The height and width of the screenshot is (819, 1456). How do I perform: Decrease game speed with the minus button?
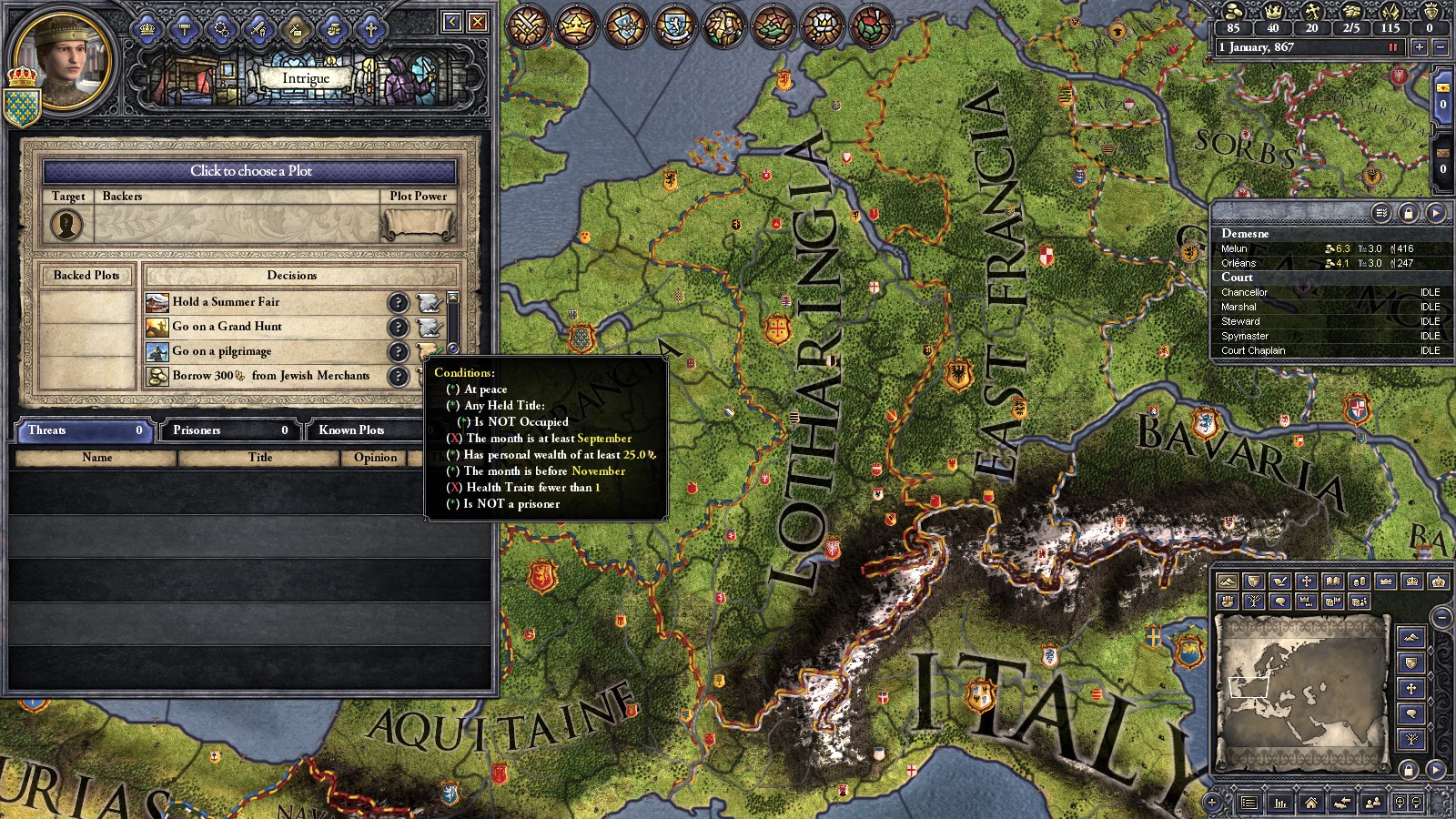pos(1440,47)
